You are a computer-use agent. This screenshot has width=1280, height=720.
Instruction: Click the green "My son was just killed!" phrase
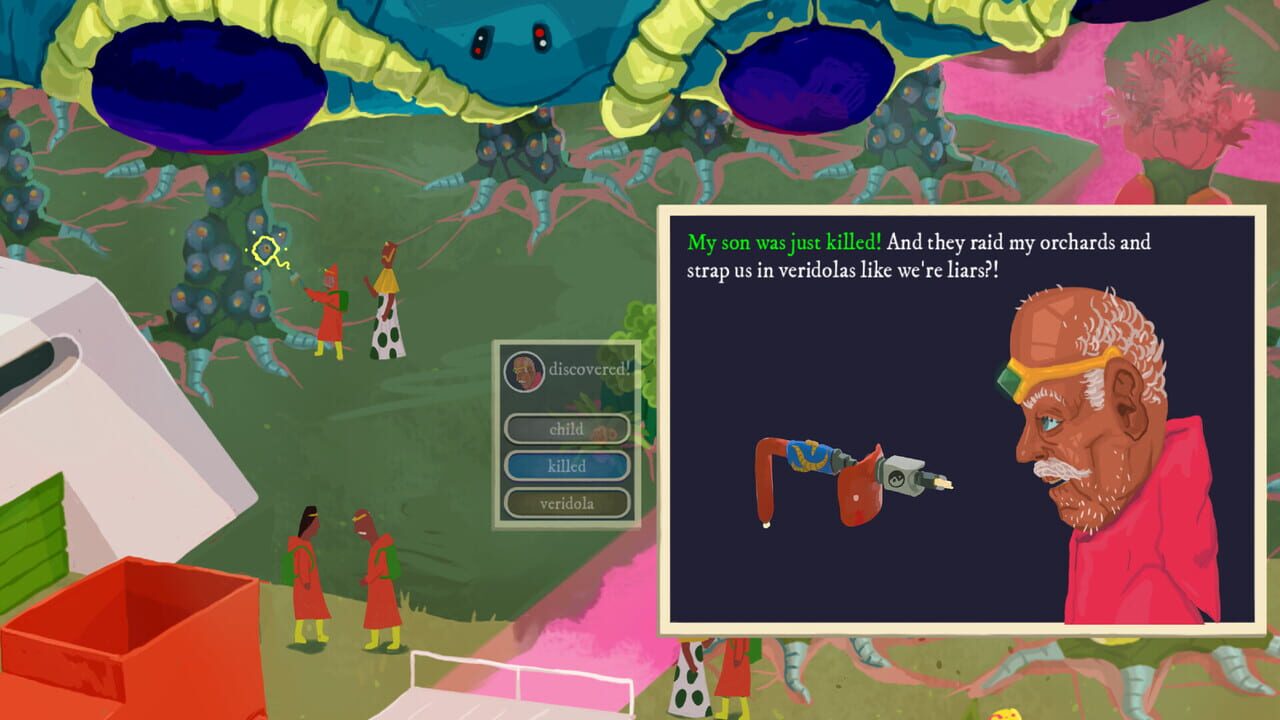(785, 242)
